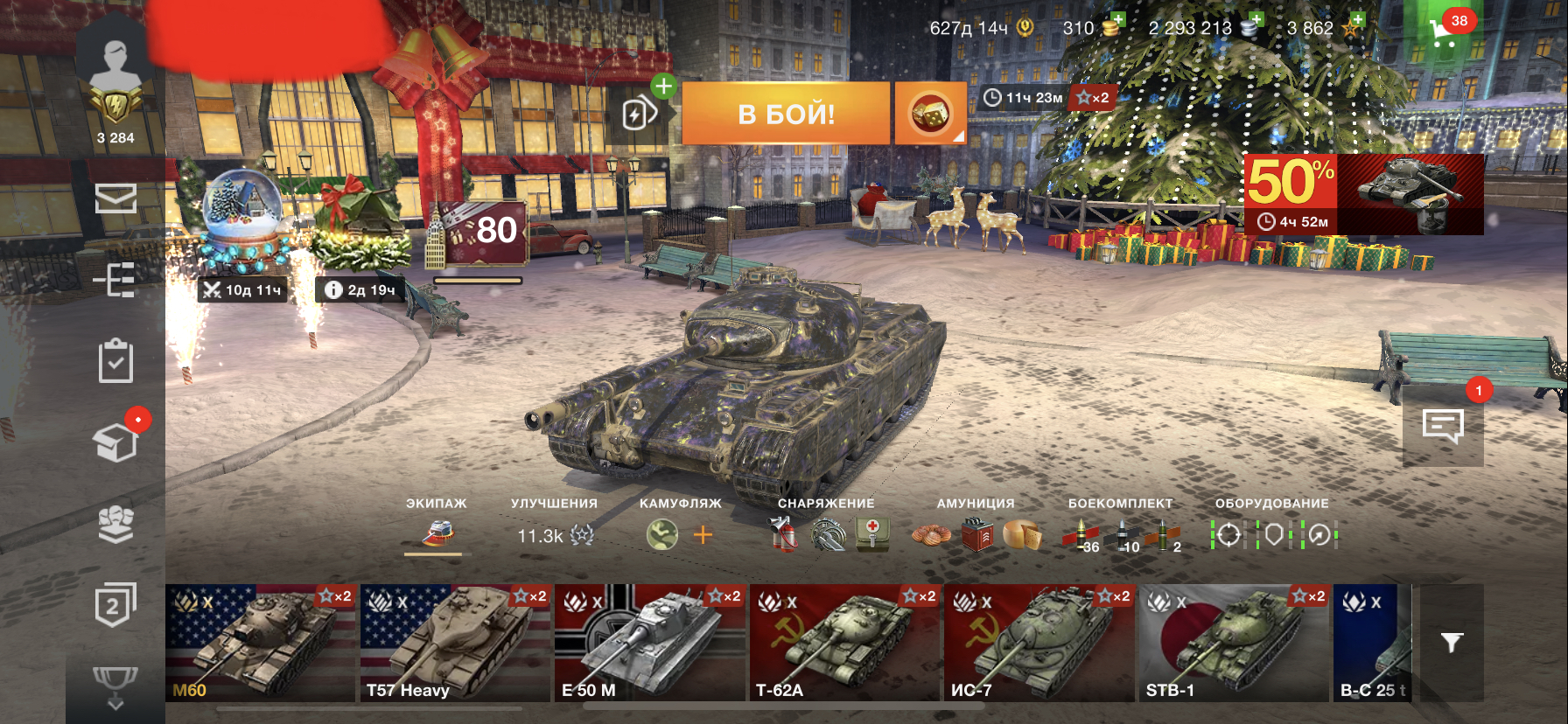
Task: Open the ОБОРУДОВАНИЕ equipment slots
Action: tap(1273, 534)
